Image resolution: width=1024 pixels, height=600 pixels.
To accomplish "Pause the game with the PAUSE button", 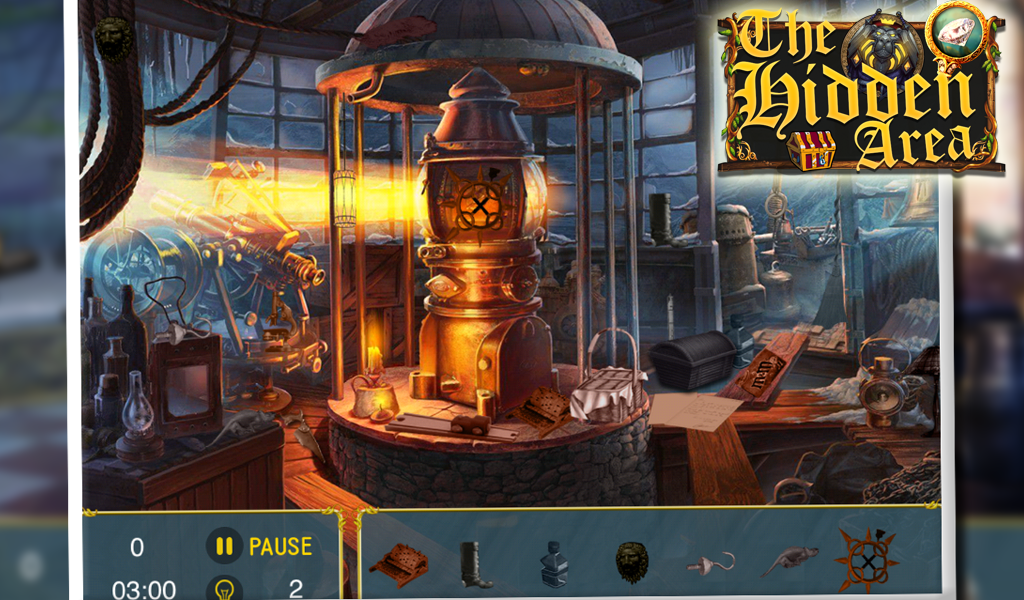I will pos(260,547).
